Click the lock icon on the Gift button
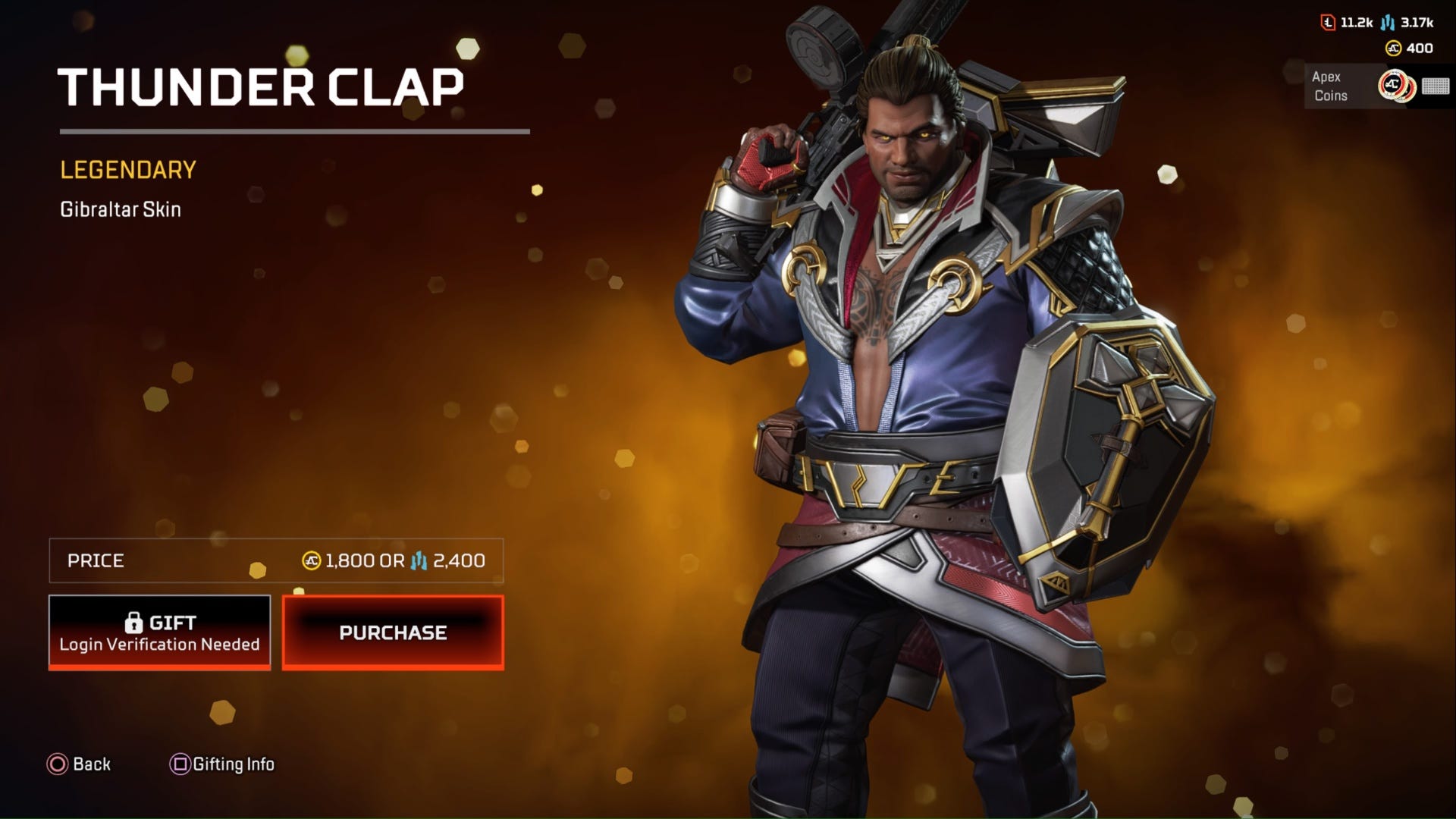Image resolution: width=1456 pixels, height=819 pixels. click(x=135, y=622)
